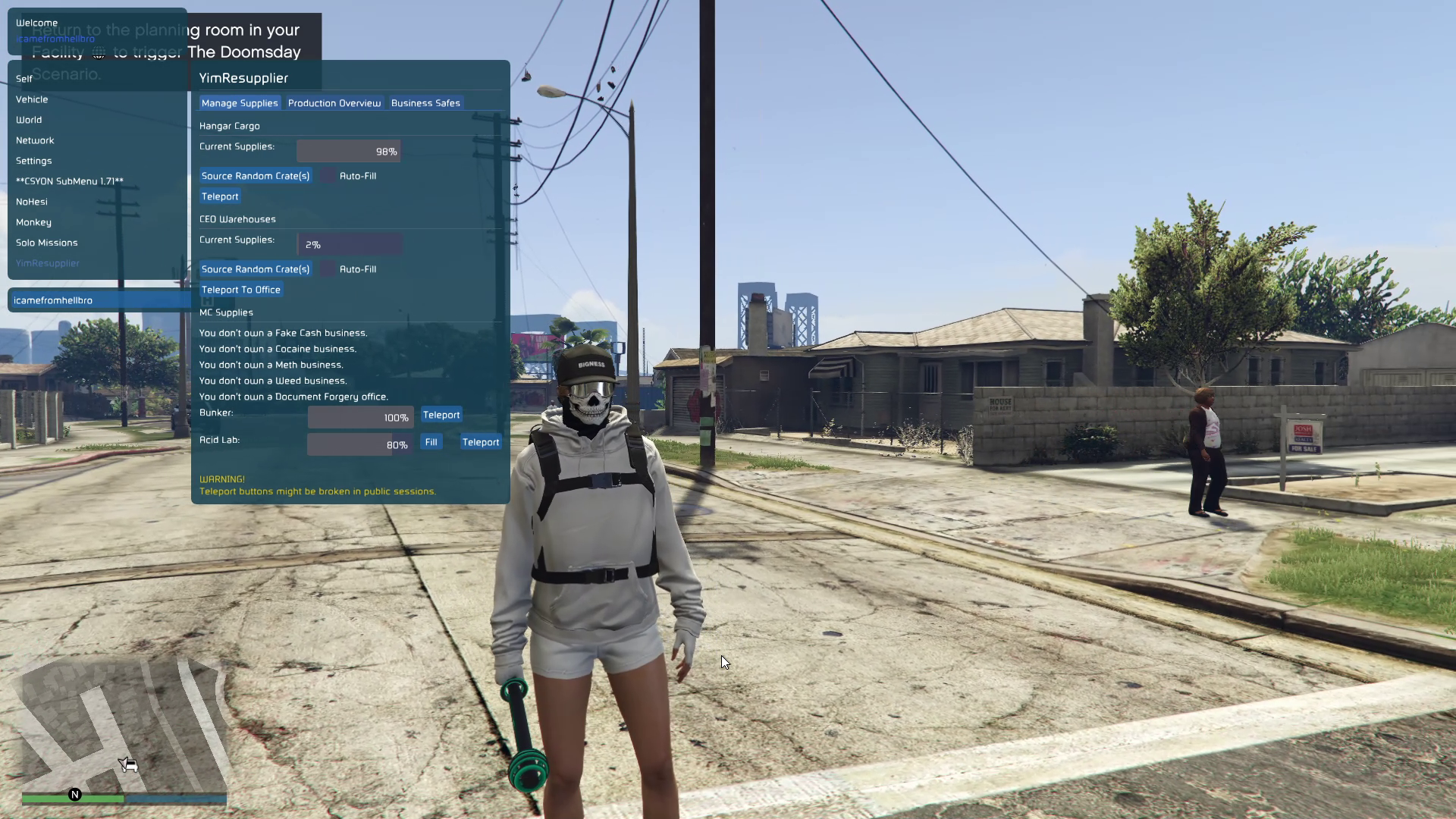
Task: Click the Manage Supplies tab
Action: tap(240, 103)
